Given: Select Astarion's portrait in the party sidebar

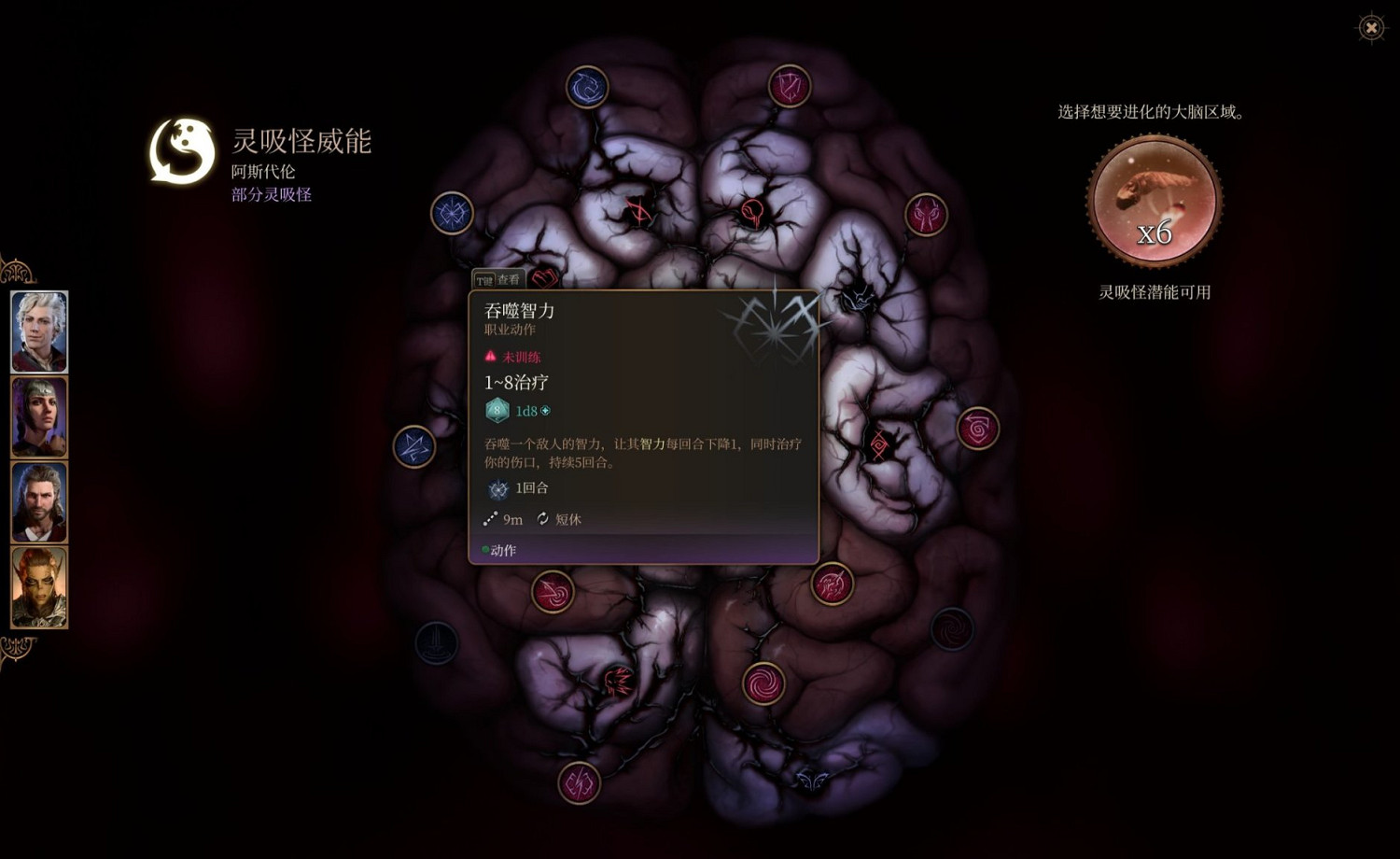Looking at the screenshot, I should [38, 331].
